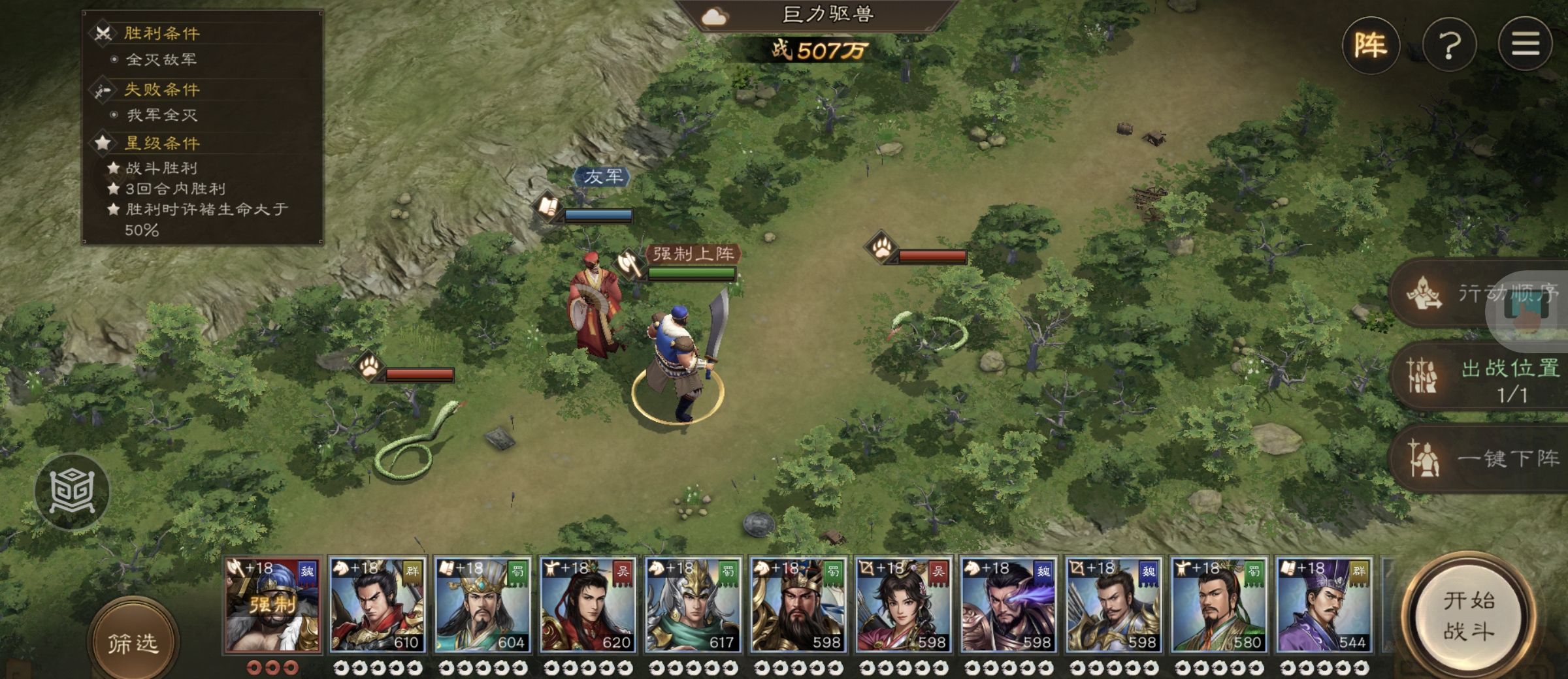The image size is (1568, 679).
Task: Pick the hero card with power 617
Action: point(693,605)
